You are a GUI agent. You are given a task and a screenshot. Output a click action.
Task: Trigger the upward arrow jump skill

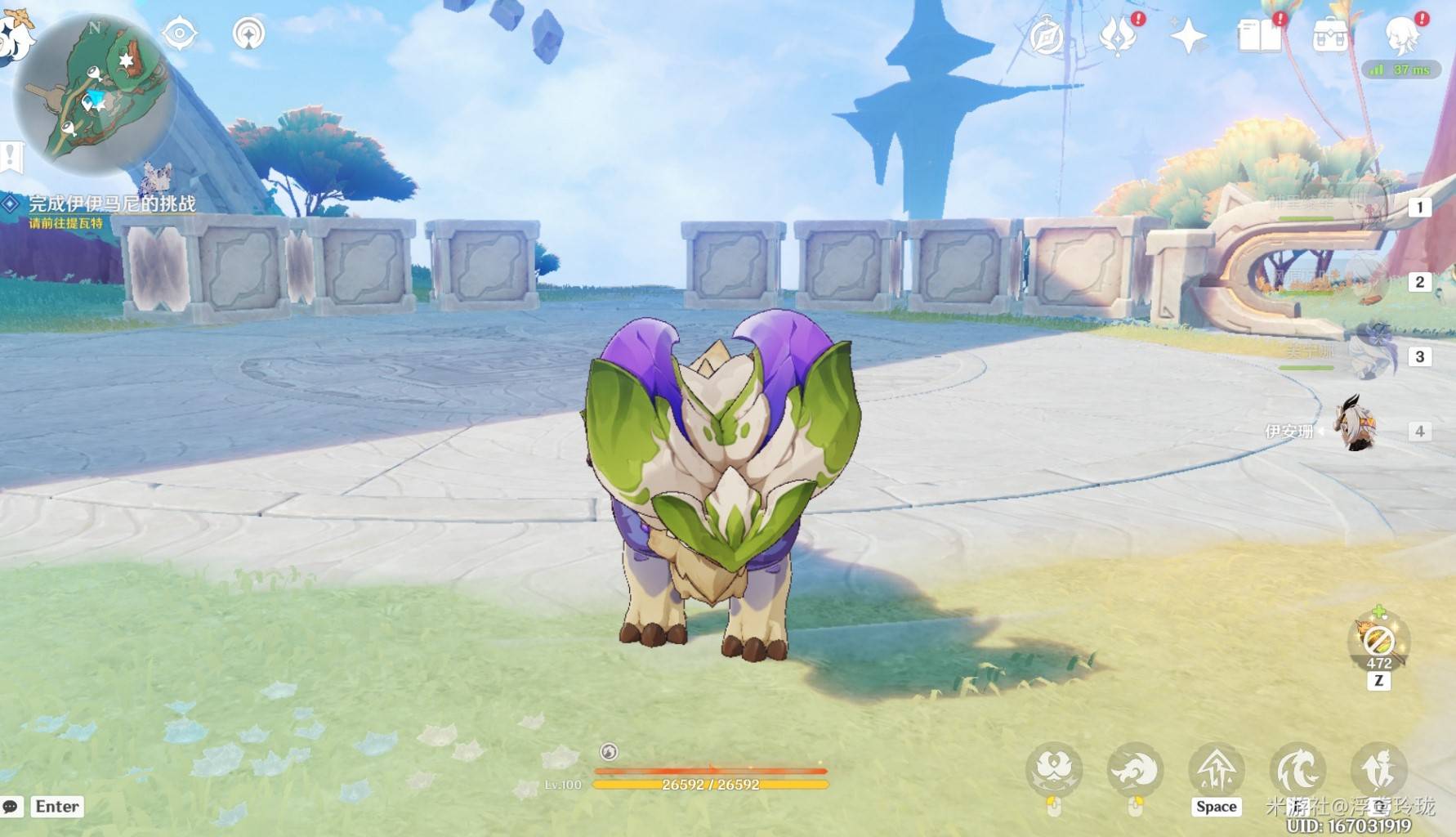[1217, 770]
